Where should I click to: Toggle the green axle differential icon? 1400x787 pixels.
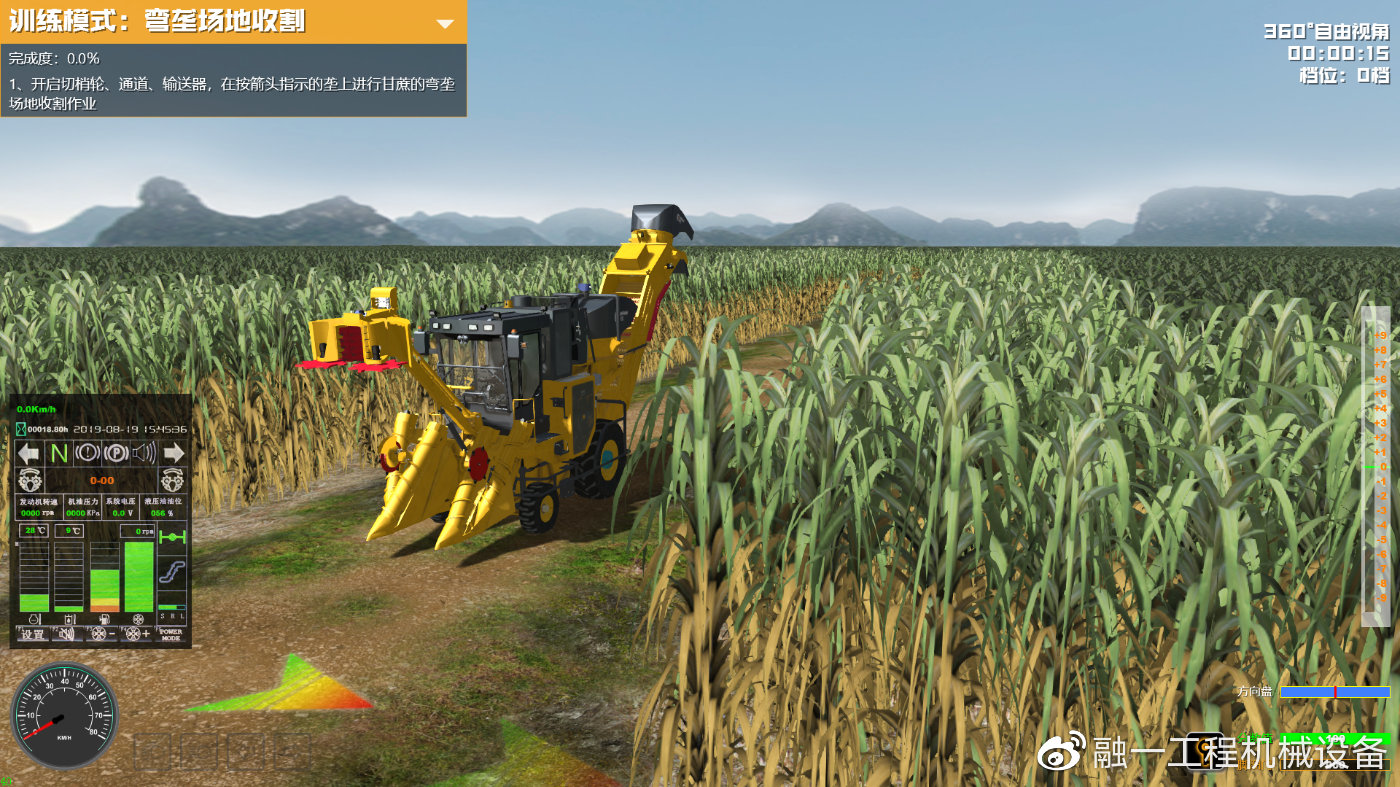tap(172, 537)
